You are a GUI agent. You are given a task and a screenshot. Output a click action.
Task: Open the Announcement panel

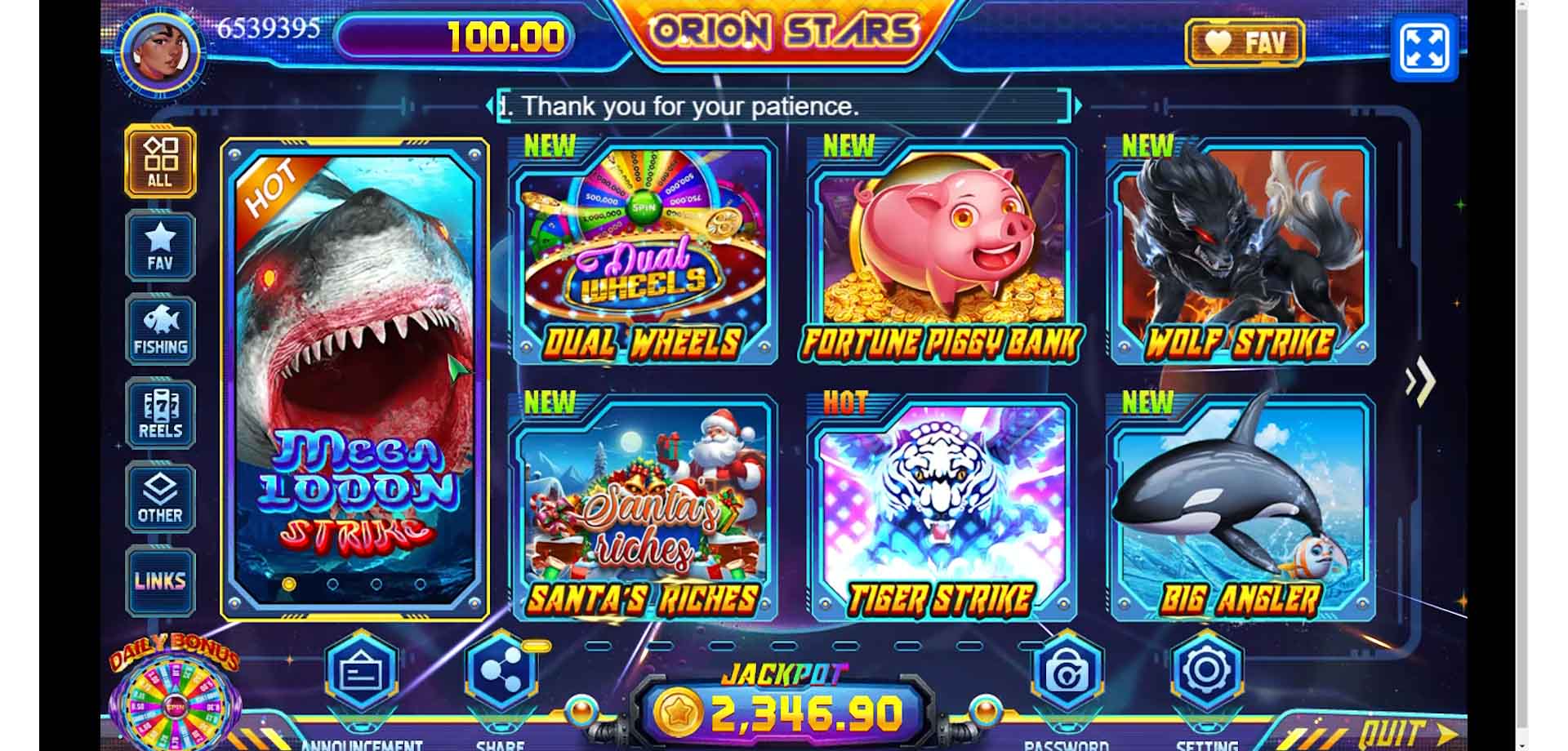pos(362,673)
